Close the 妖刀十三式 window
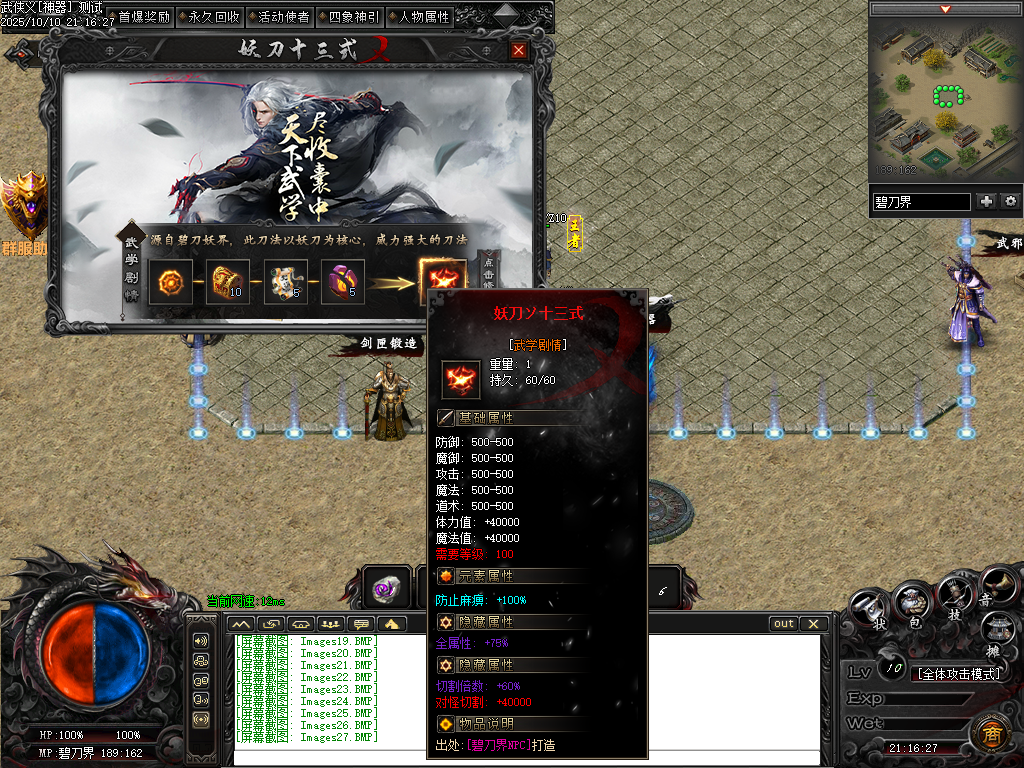This screenshot has height=768, width=1024. point(518,51)
